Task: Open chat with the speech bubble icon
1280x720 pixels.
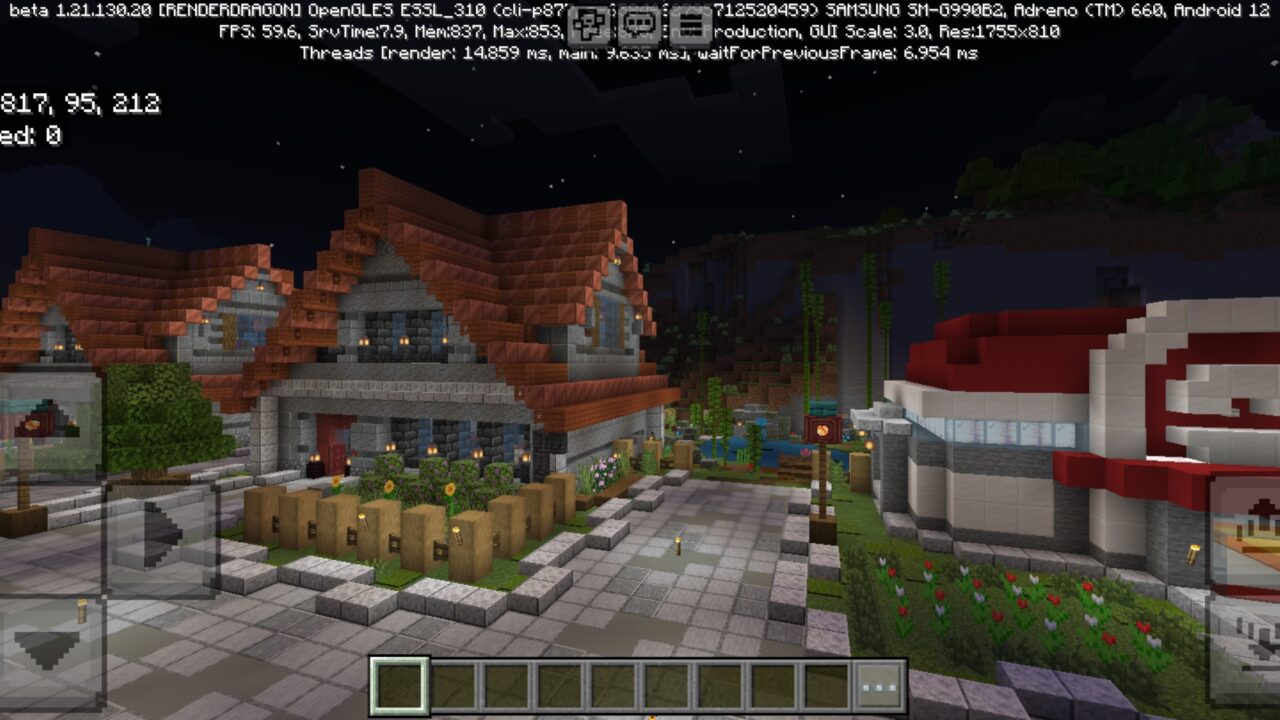Action: [637, 22]
